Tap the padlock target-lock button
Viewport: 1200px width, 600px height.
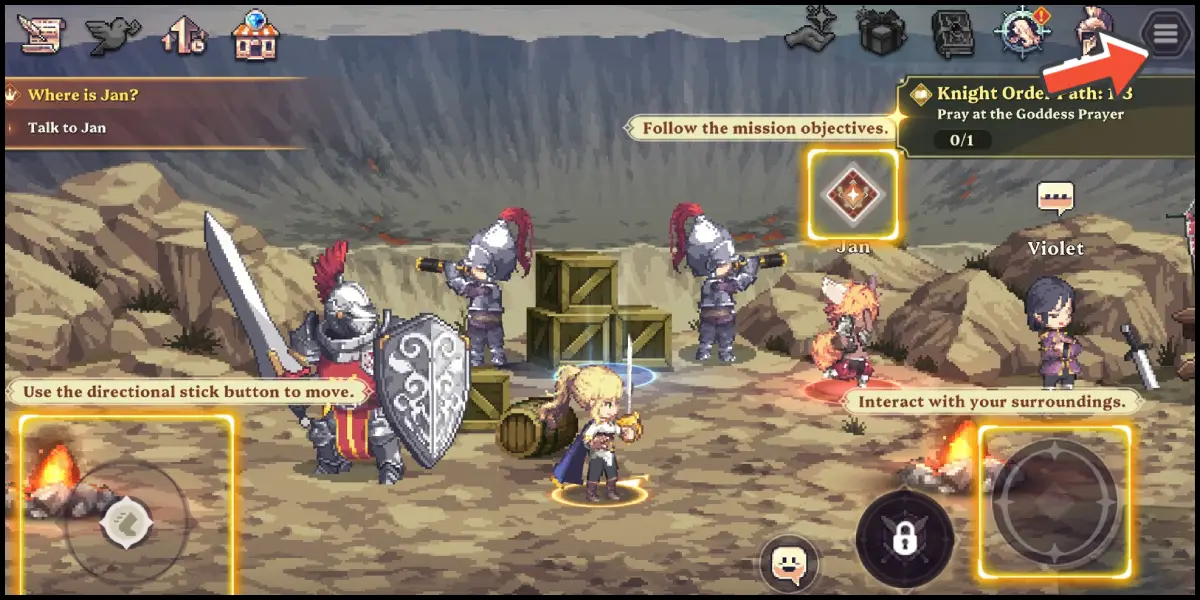(x=906, y=538)
